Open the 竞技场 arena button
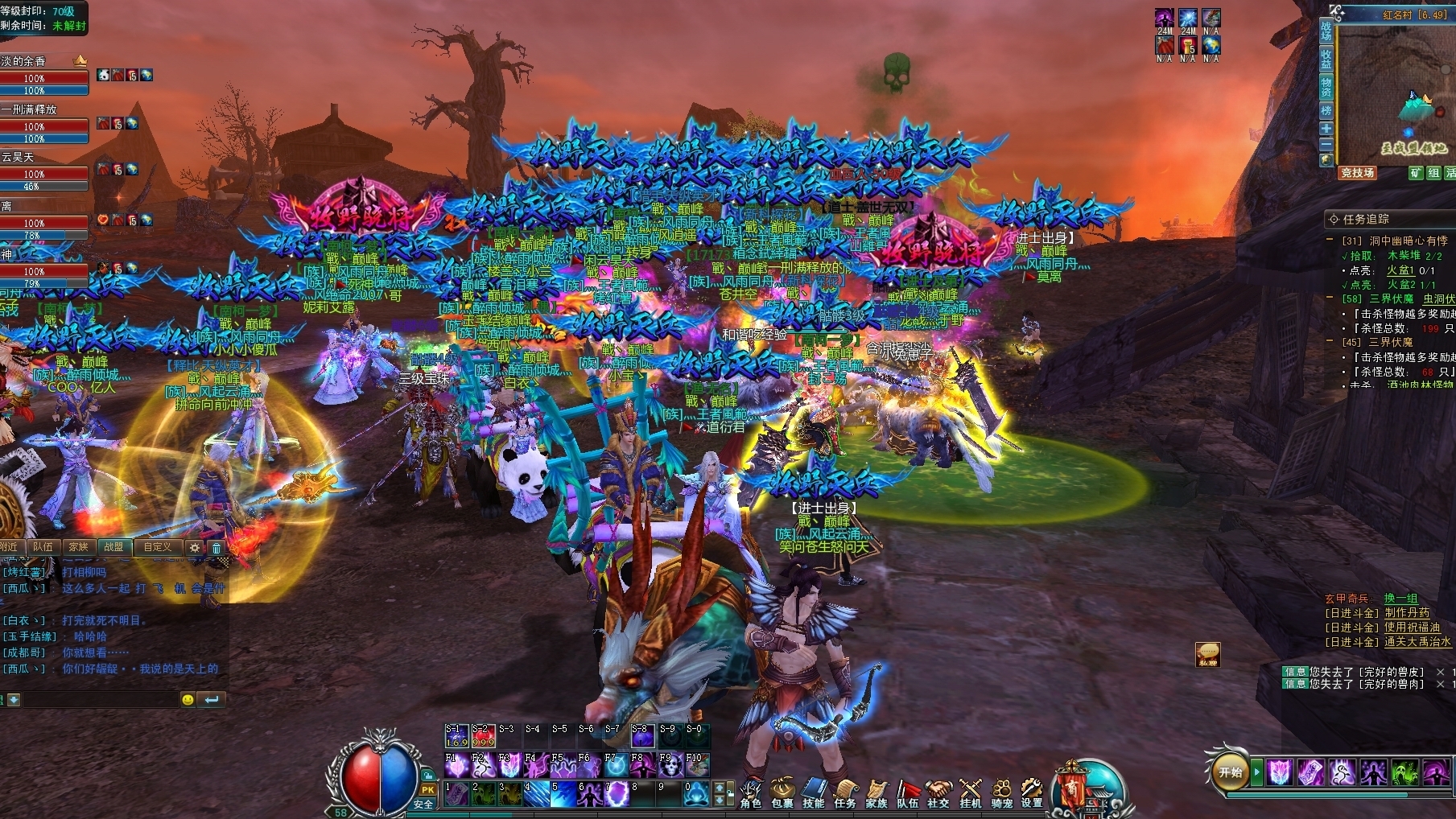Viewport: 1456px width, 819px height. 1358,173
